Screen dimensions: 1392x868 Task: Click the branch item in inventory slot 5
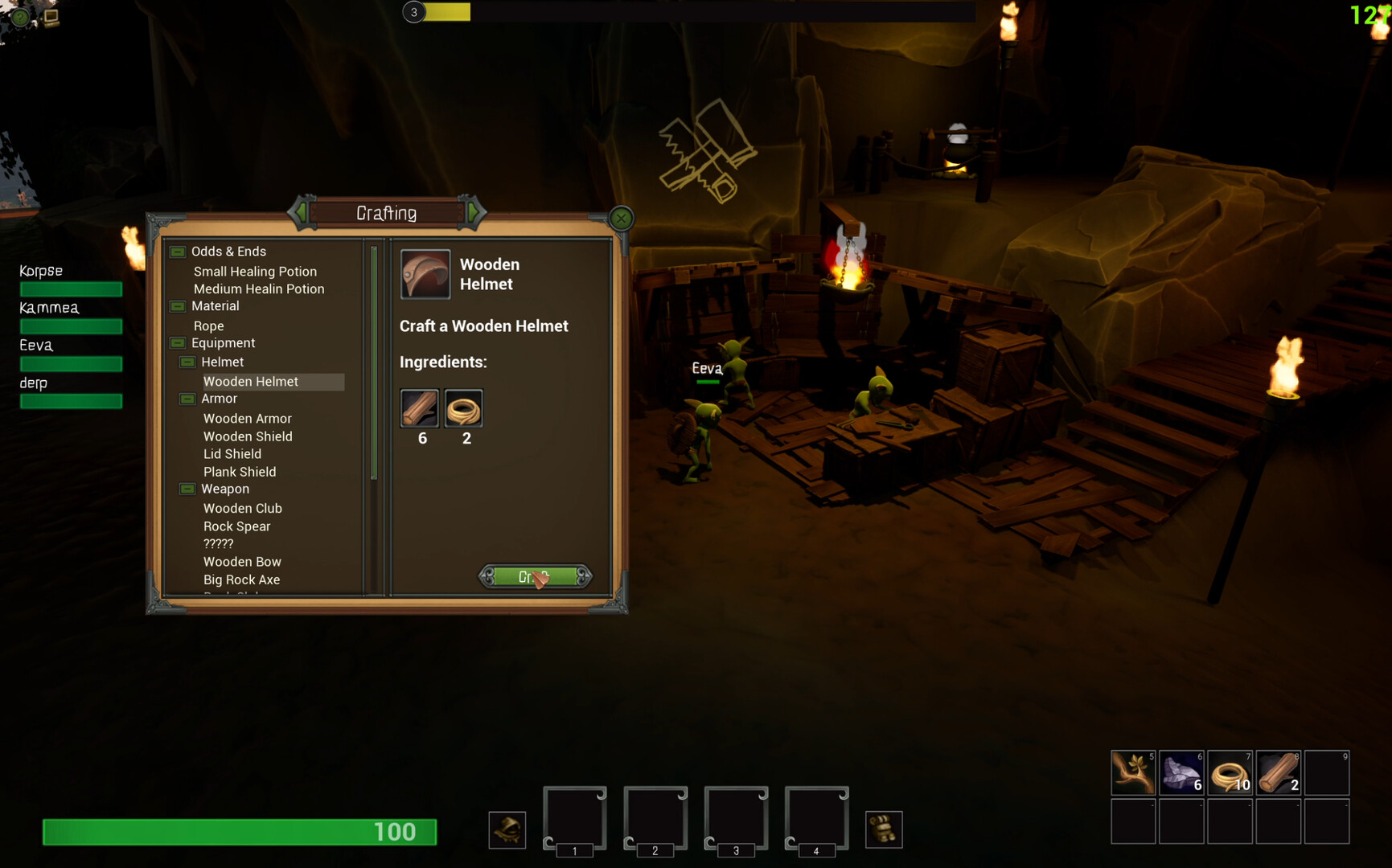click(1133, 772)
